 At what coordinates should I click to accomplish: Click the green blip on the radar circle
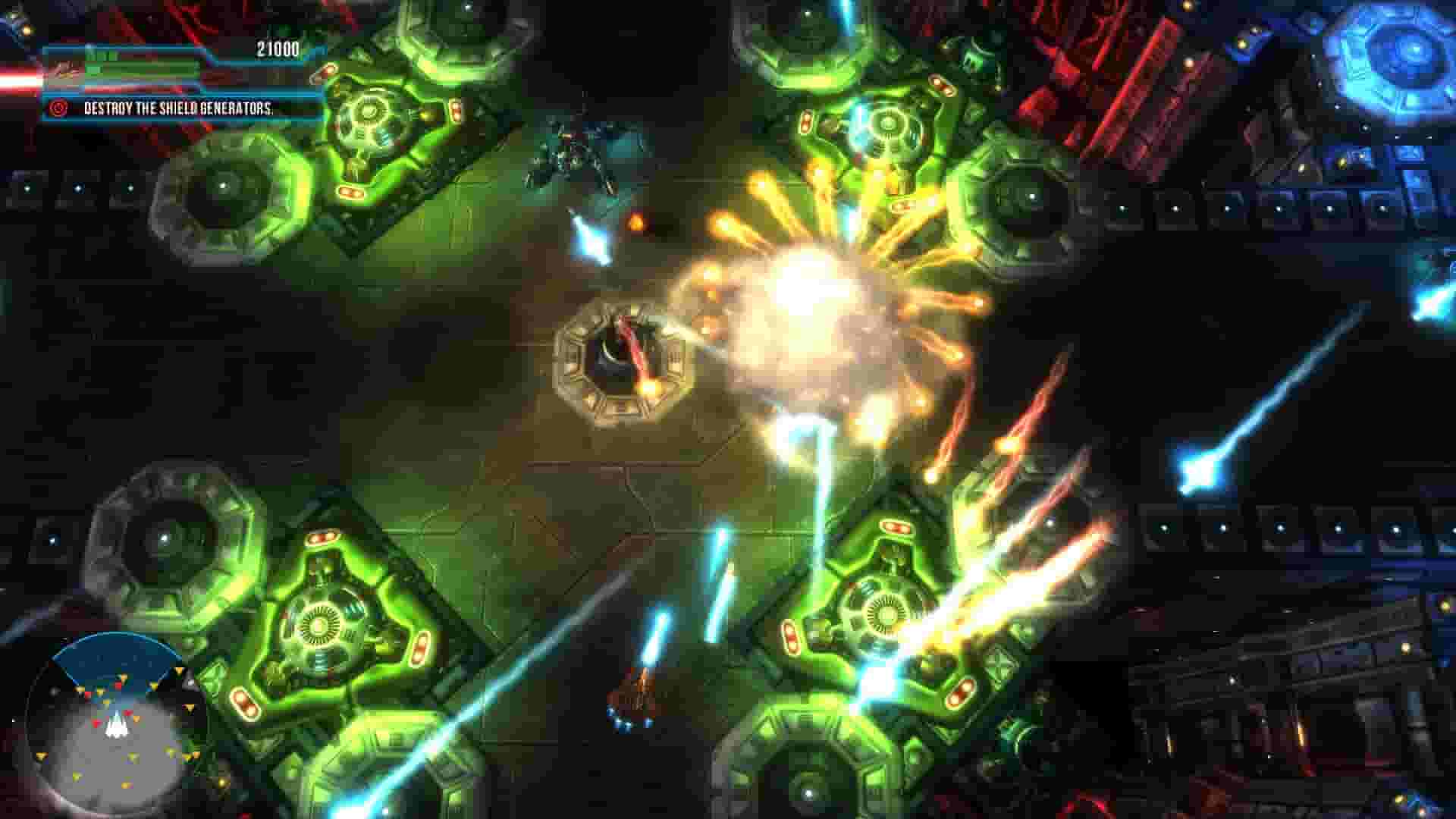point(134,757)
